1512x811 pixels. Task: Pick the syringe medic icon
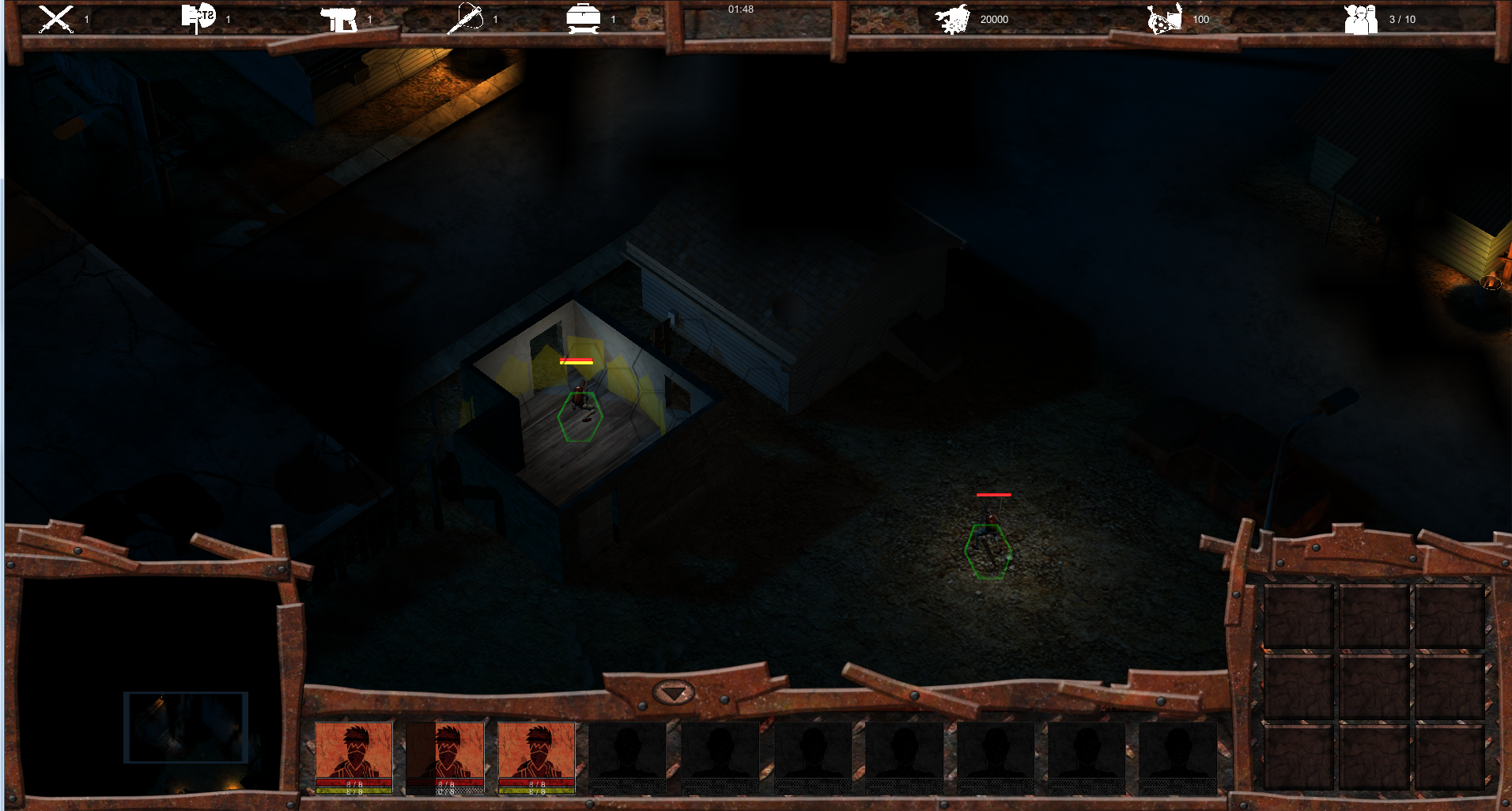(465, 19)
